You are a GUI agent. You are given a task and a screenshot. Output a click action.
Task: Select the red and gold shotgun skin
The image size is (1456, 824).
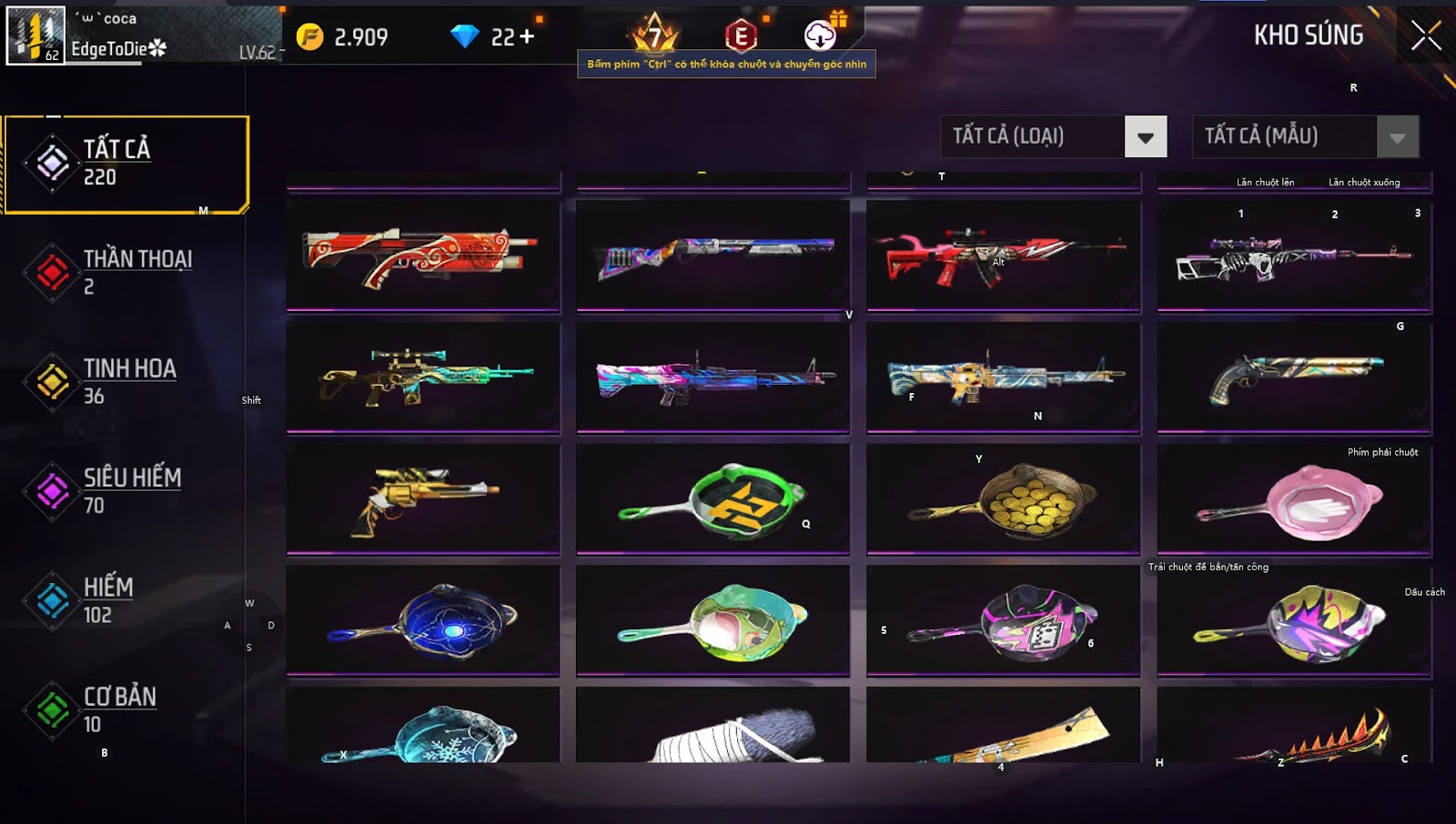click(422, 255)
